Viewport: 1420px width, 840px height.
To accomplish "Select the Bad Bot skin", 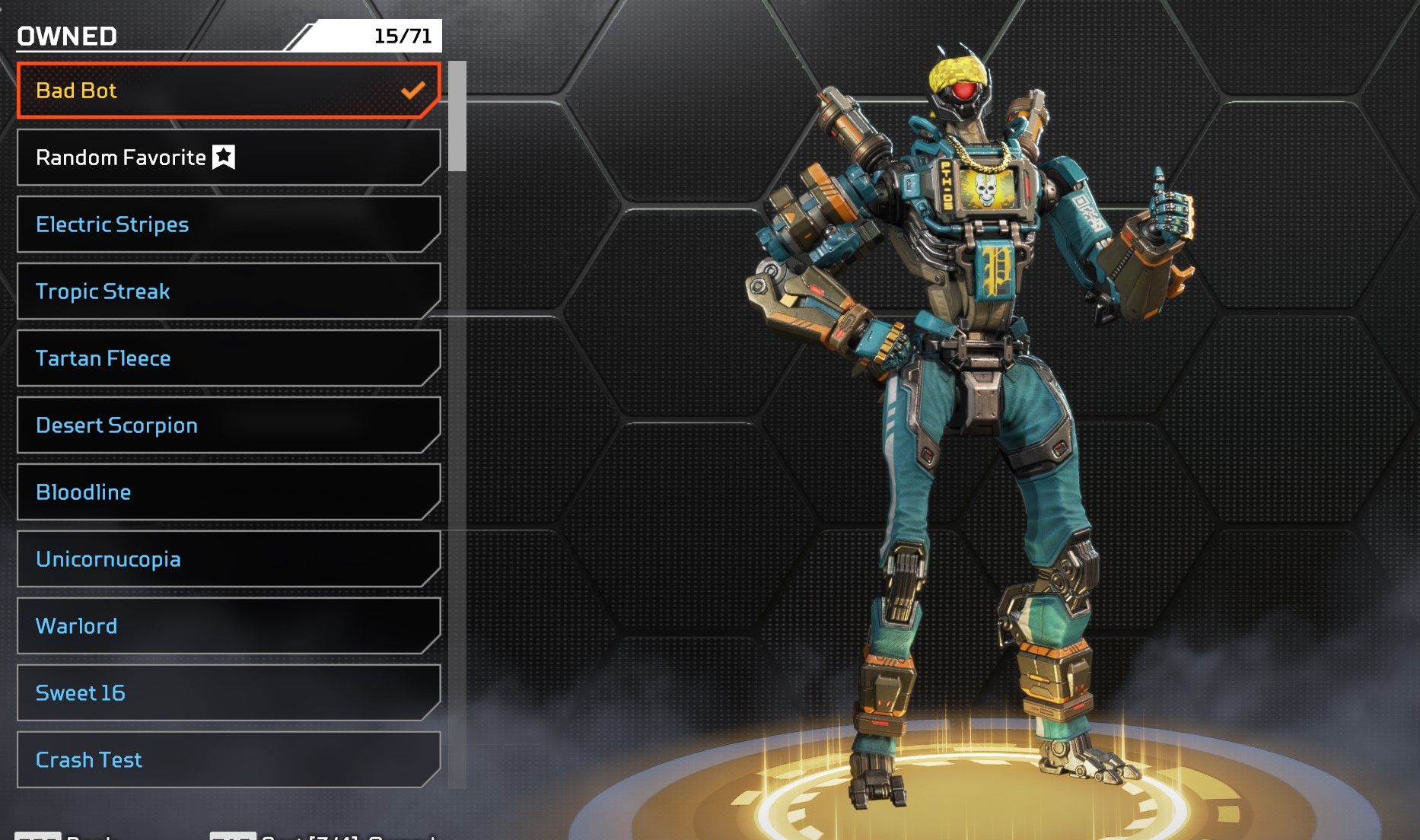I will coord(228,91).
